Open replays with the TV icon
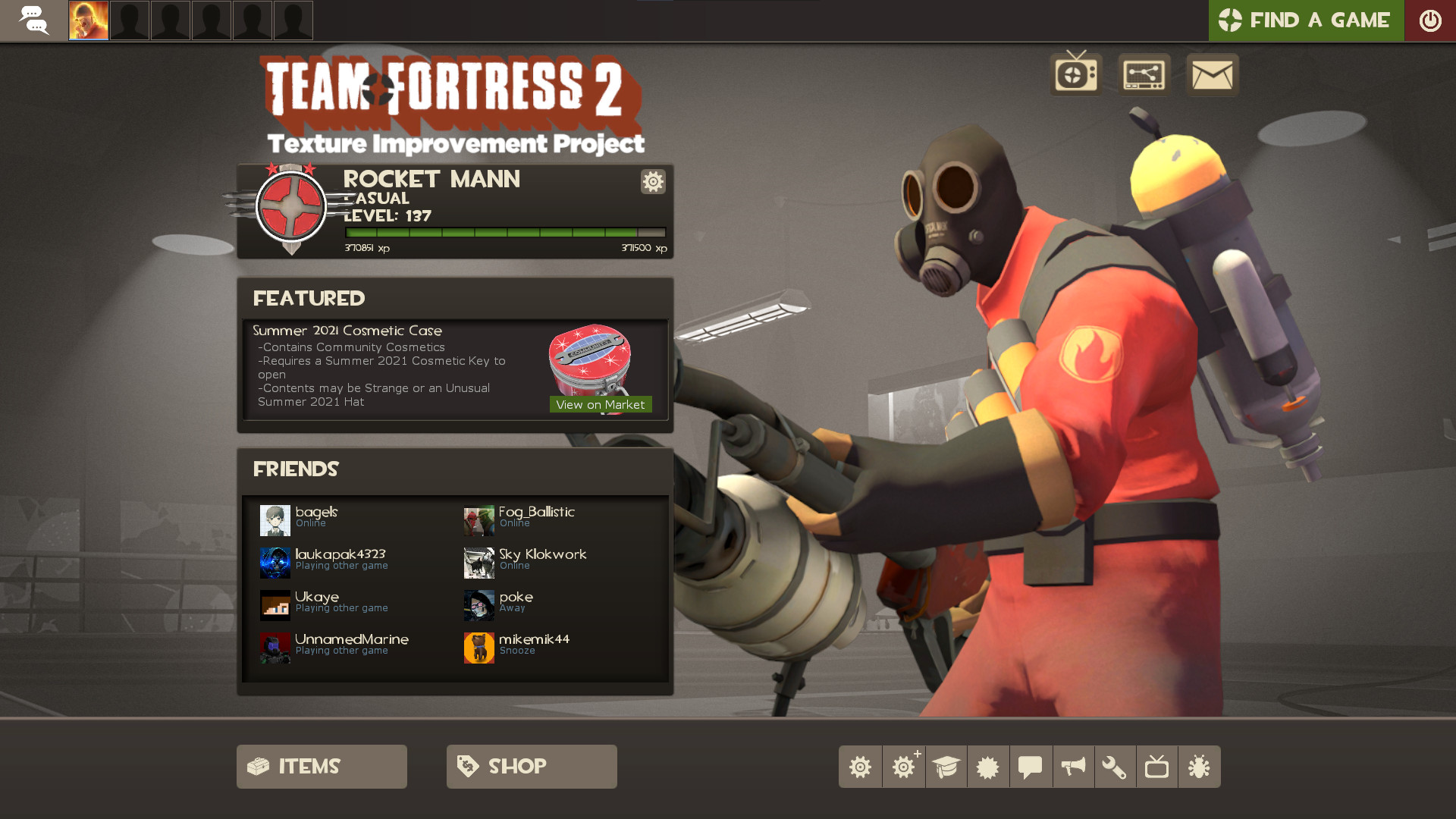1456x819 pixels. pyautogui.click(x=1157, y=766)
